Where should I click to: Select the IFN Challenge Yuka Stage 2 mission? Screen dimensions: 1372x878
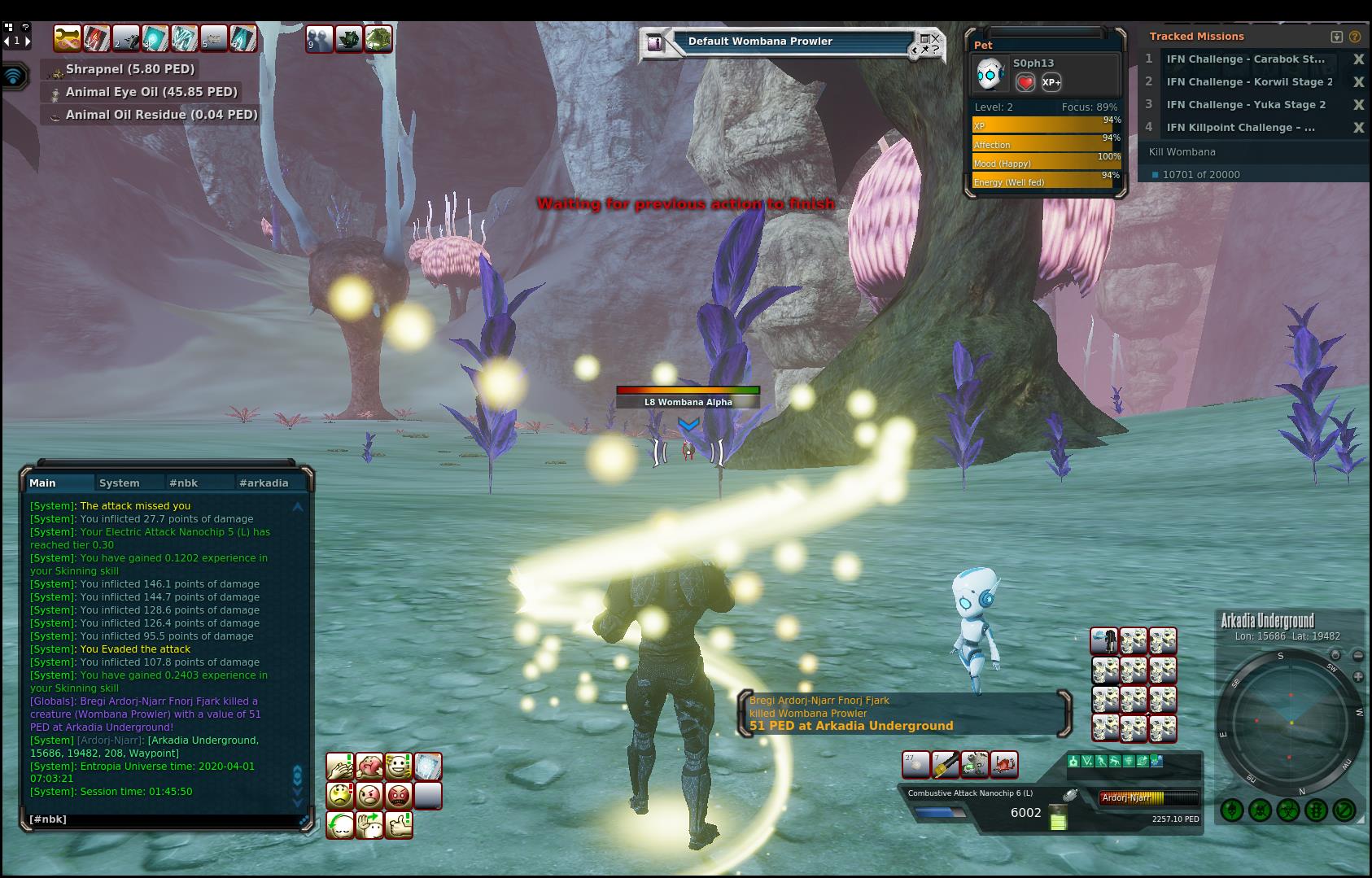(x=1245, y=105)
